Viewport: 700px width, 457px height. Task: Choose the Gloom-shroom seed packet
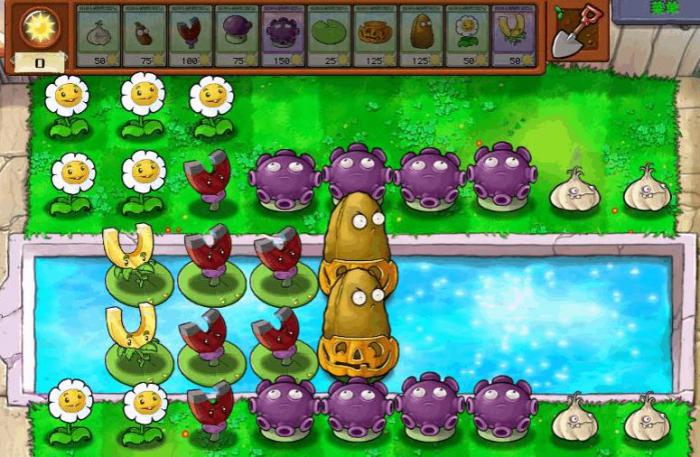(282, 35)
